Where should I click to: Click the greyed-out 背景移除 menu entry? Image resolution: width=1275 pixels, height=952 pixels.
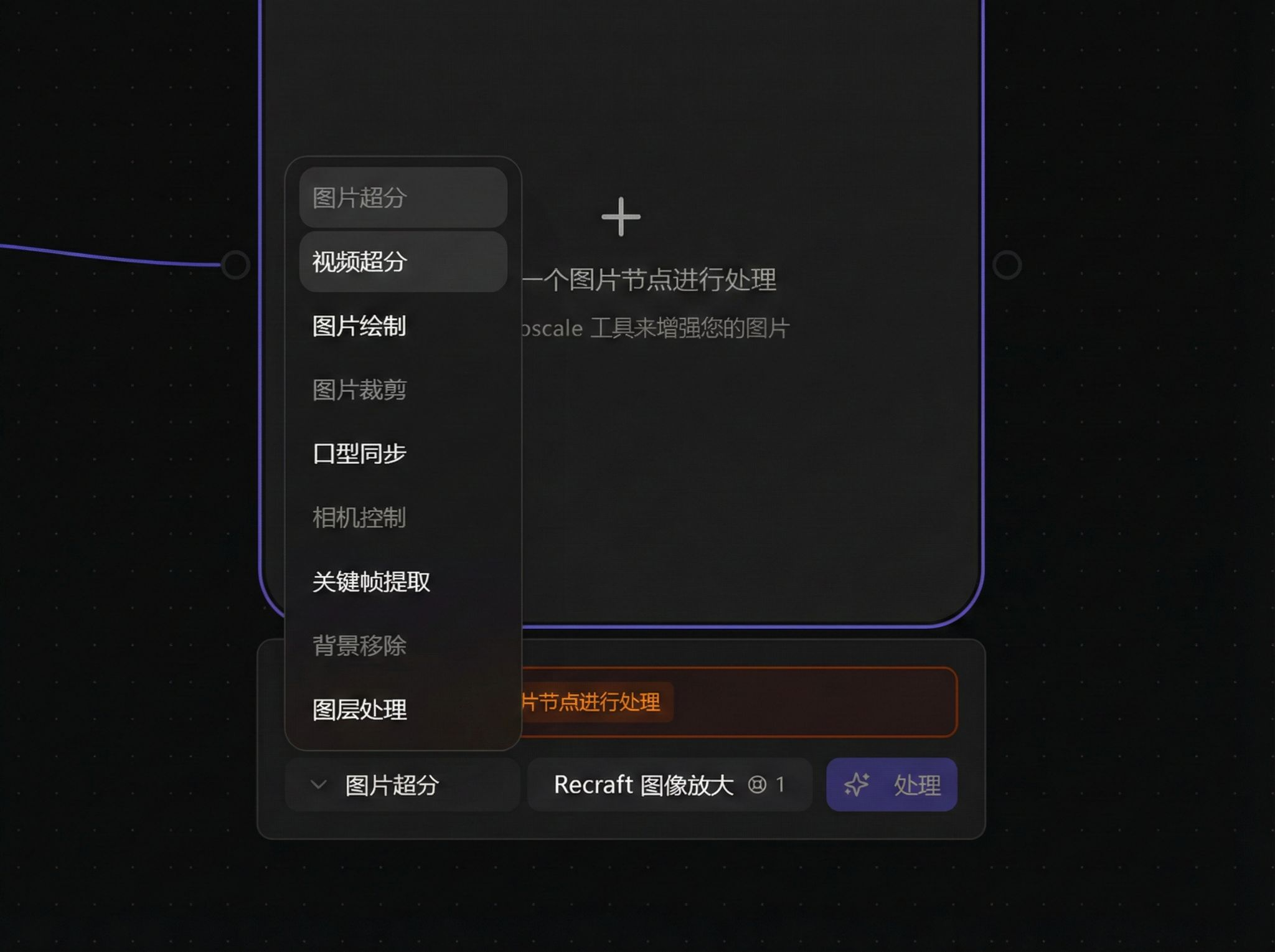pyautogui.click(x=360, y=646)
